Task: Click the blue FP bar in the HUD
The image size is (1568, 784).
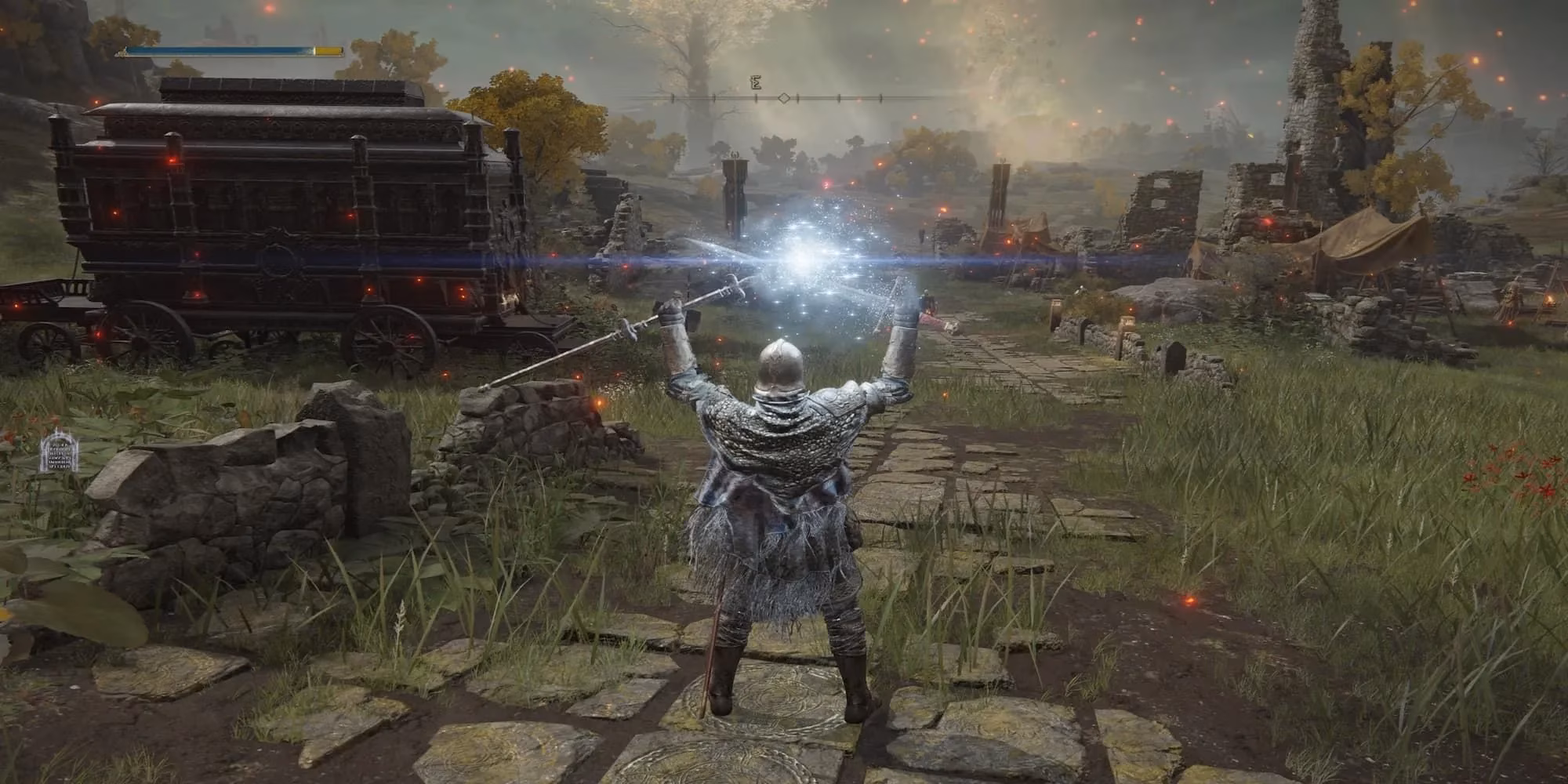Action: [220, 49]
